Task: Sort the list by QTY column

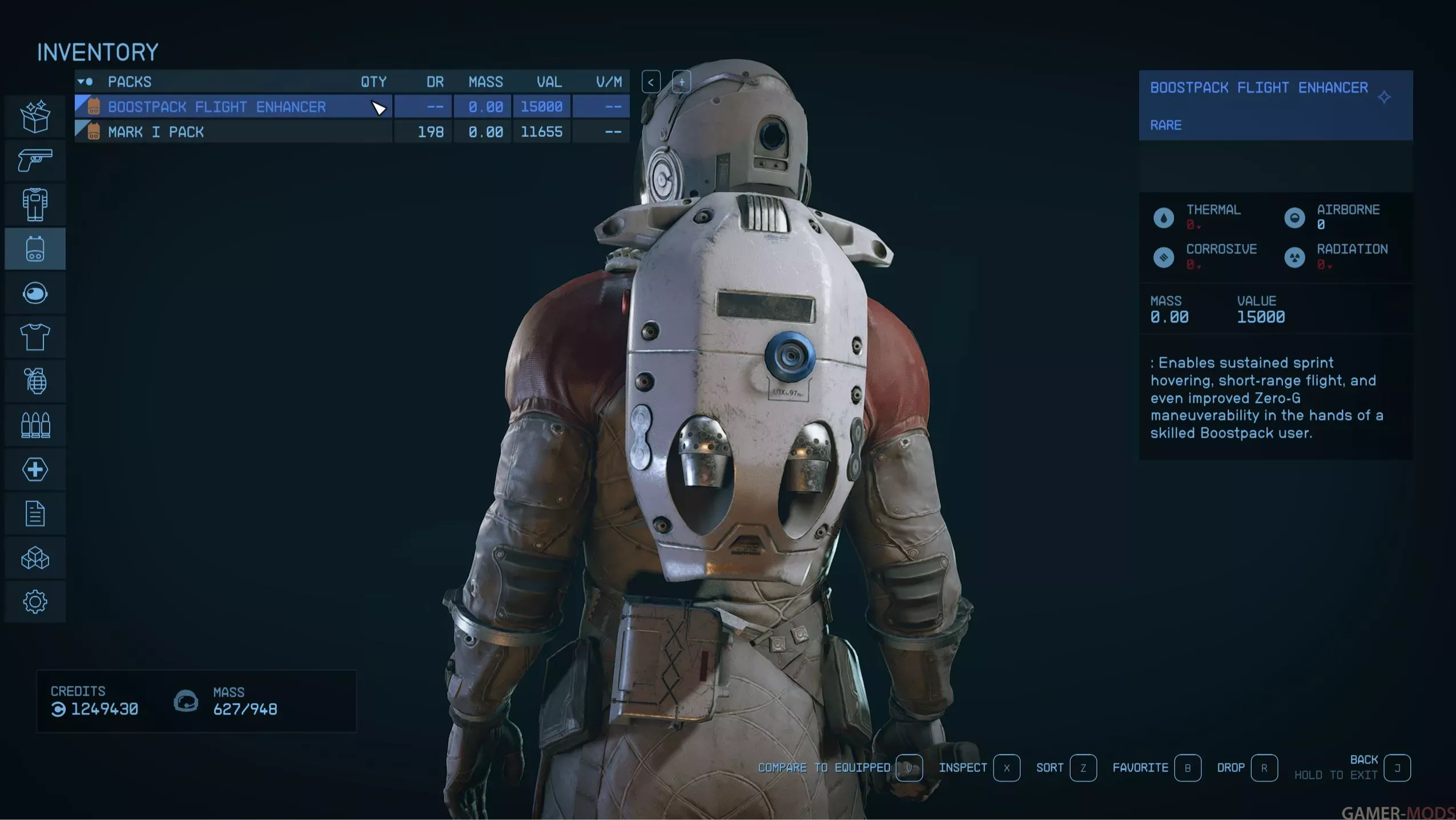Action: point(373,82)
